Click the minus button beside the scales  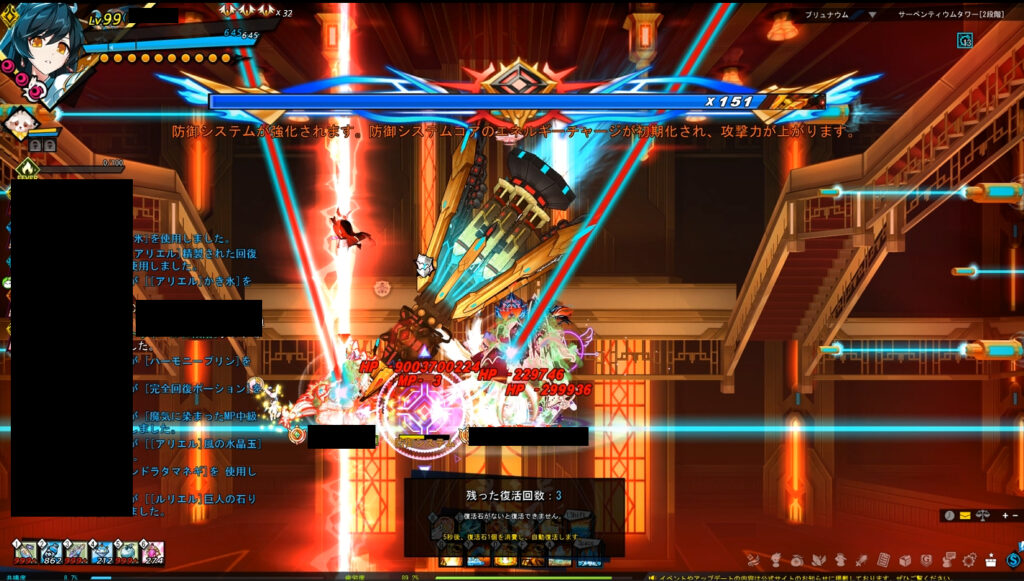tap(1015, 515)
